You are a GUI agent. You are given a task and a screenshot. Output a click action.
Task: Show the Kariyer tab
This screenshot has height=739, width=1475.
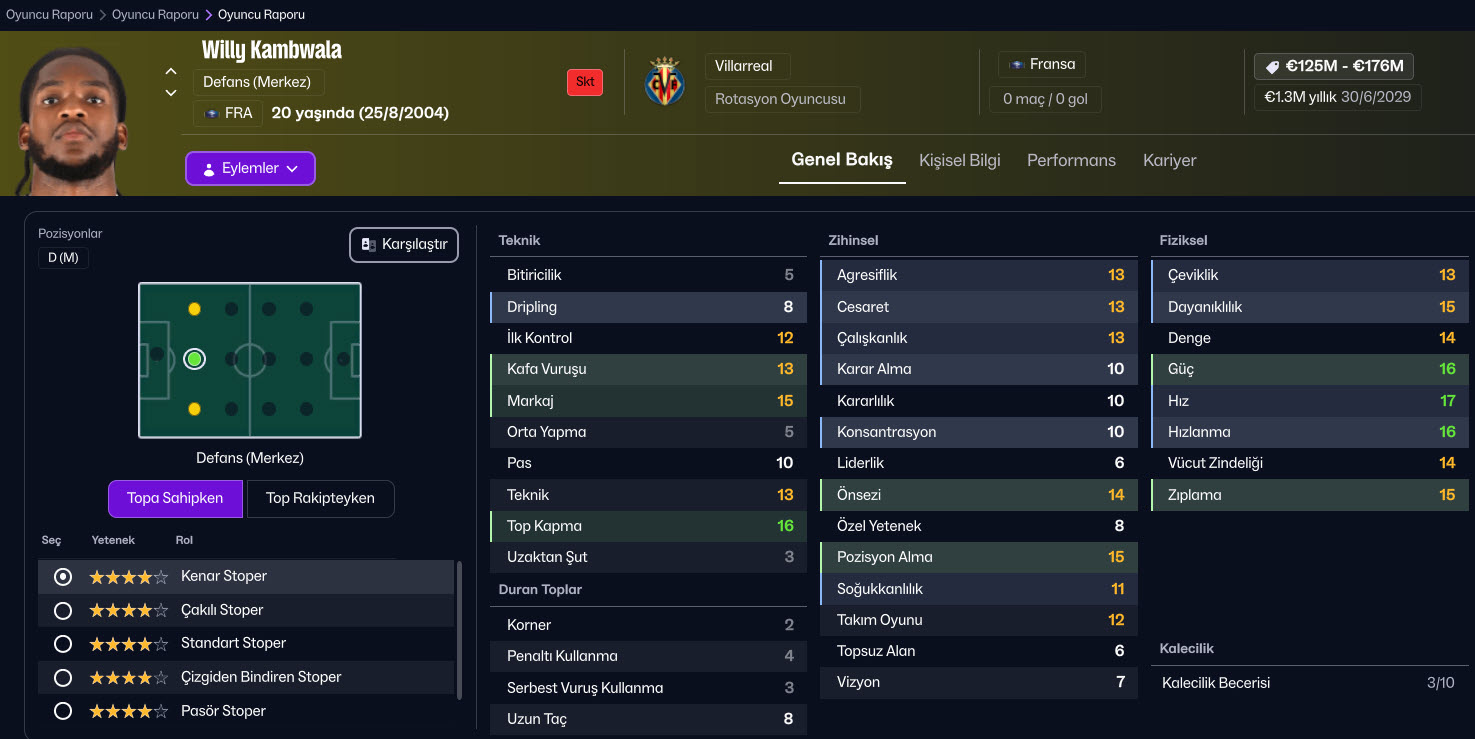coord(1169,160)
